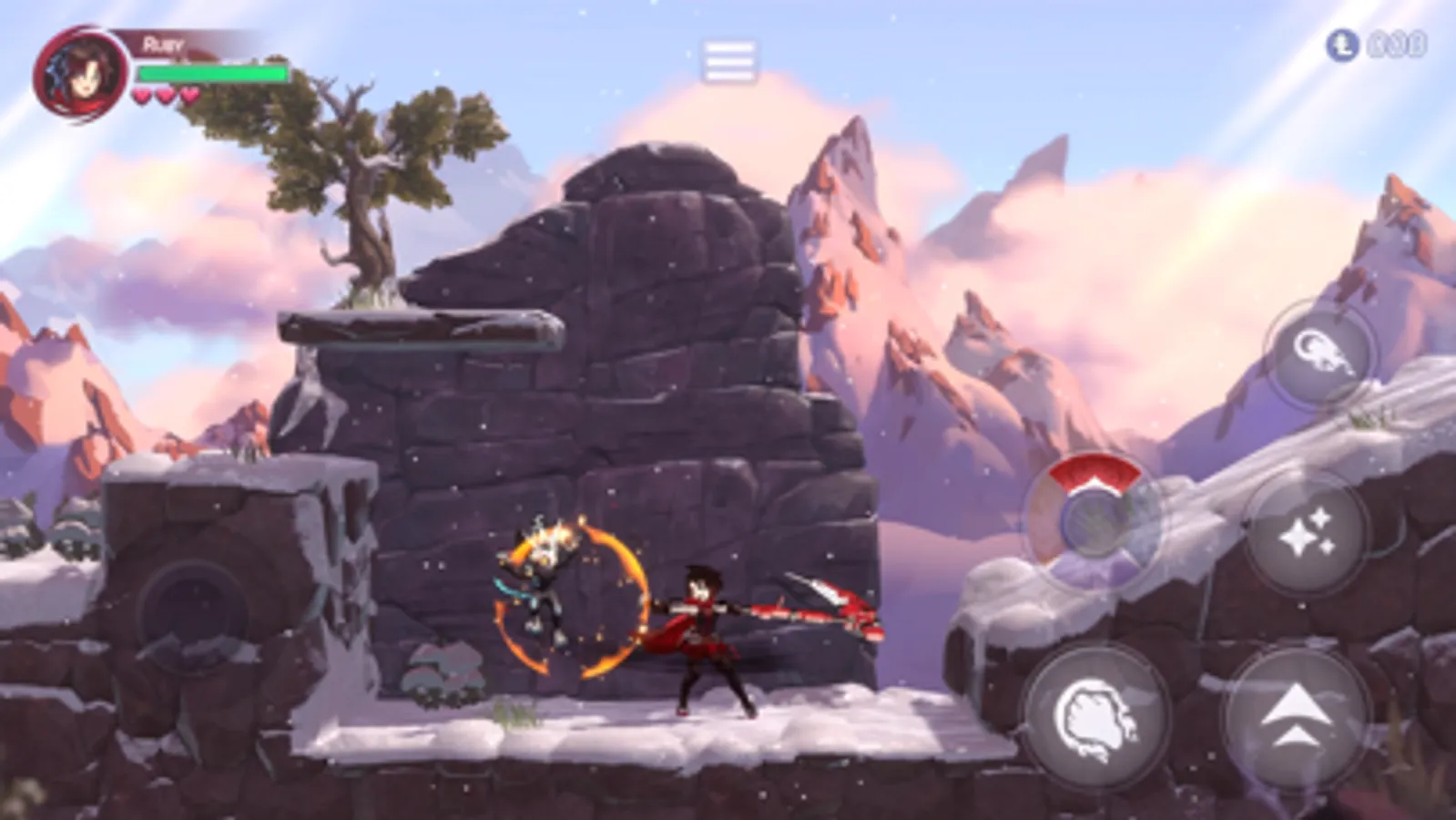Tap Ruby's character sprite
This screenshot has width=1456, height=820.
701,629
